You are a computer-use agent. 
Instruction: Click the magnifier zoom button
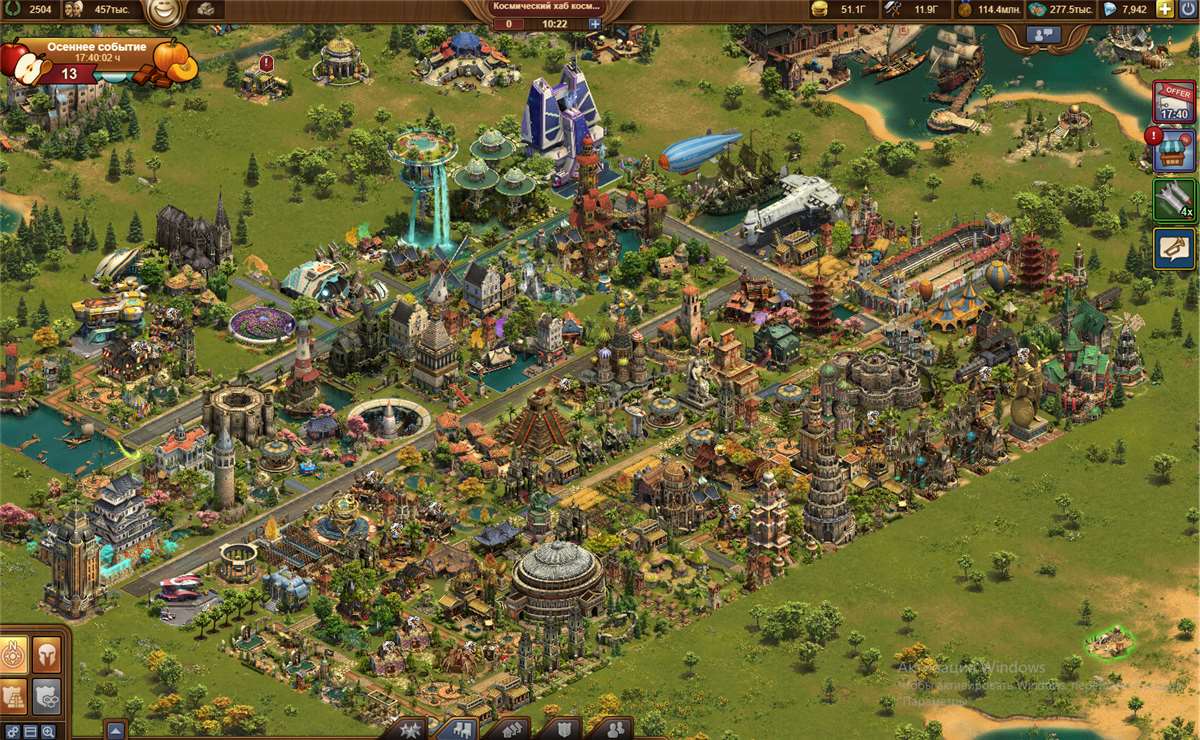coord(50,731)
